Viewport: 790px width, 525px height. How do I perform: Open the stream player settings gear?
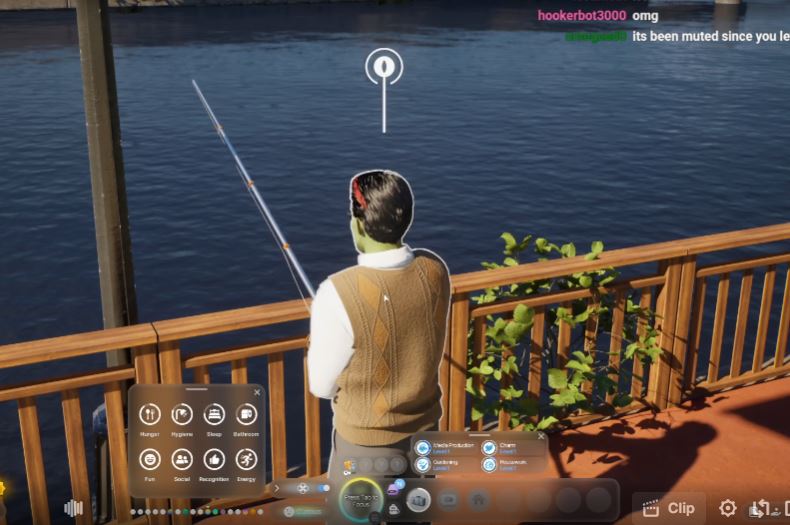(x=728, y=508)
